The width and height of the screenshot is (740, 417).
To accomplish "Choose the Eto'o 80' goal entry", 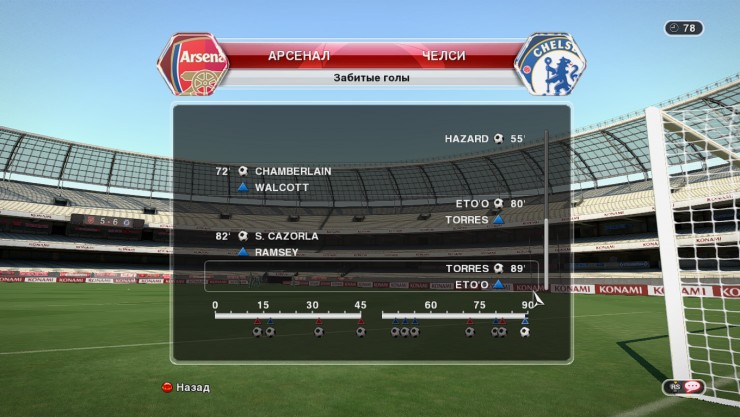I will pos(490,203).
